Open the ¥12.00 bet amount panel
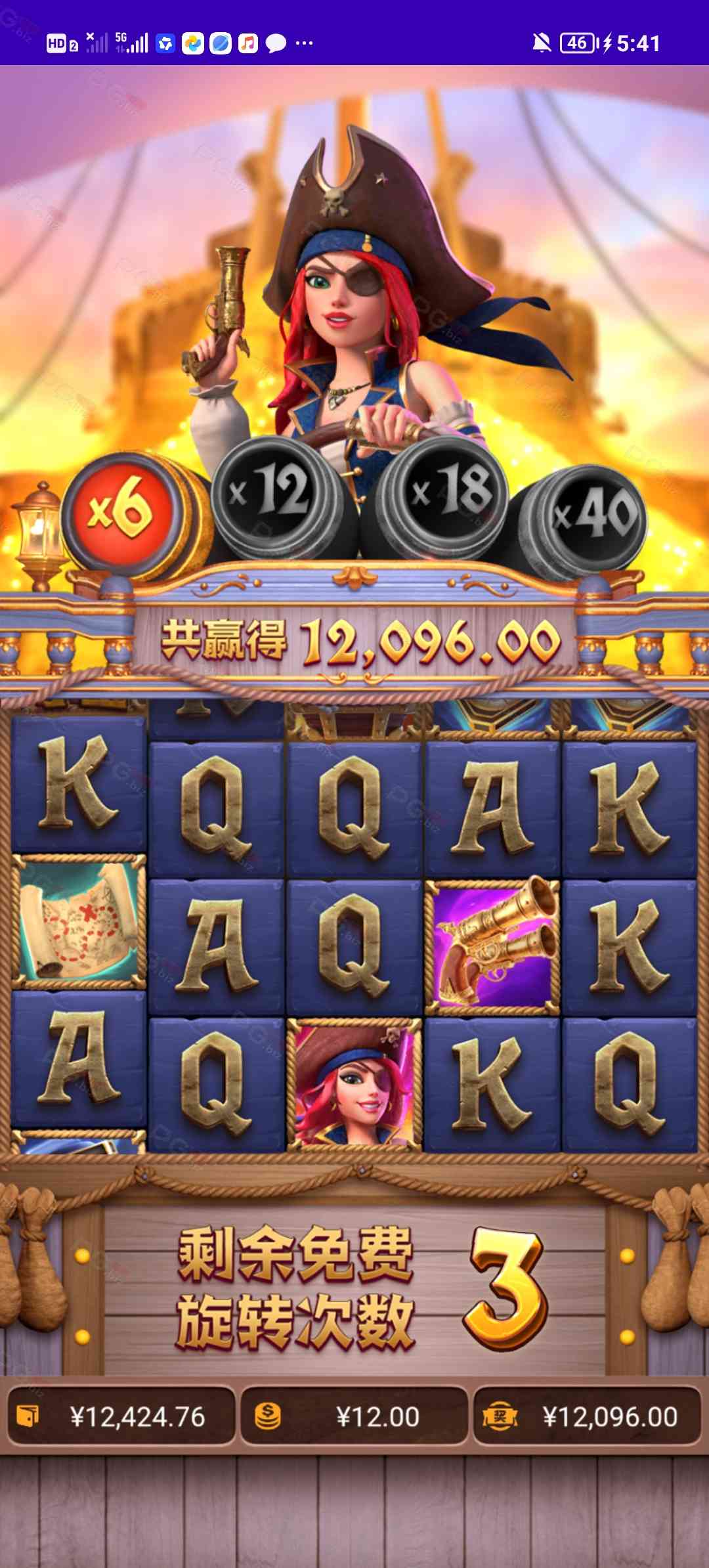709x1568 pixels. click(354, 1416)
